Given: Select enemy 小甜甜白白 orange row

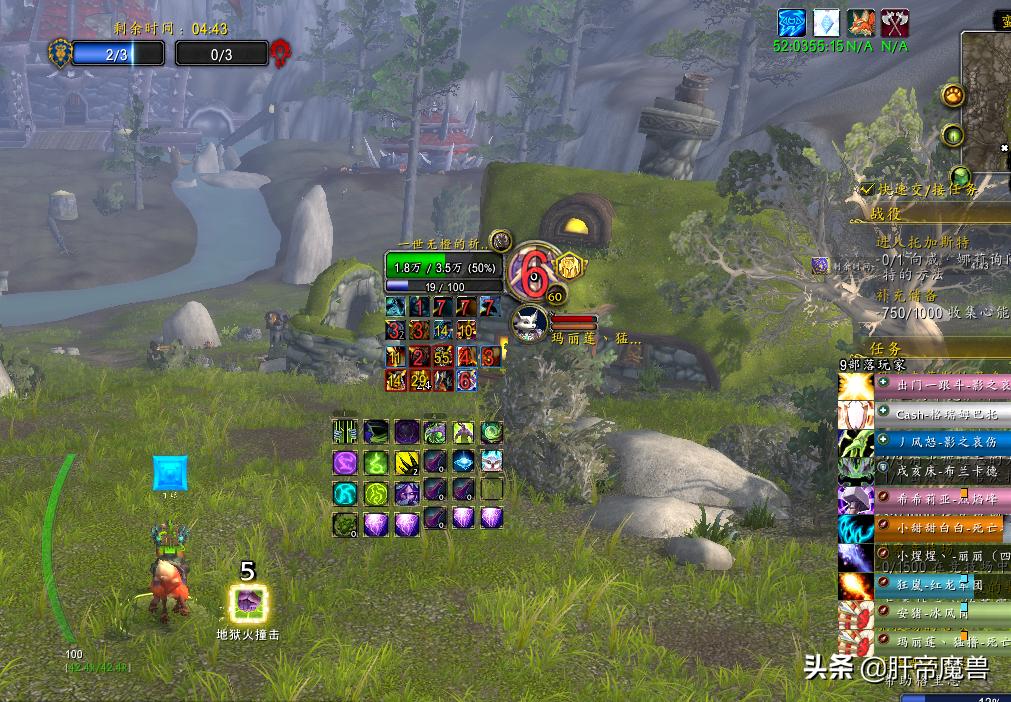Looking at the screenshot, I should 938,525.
